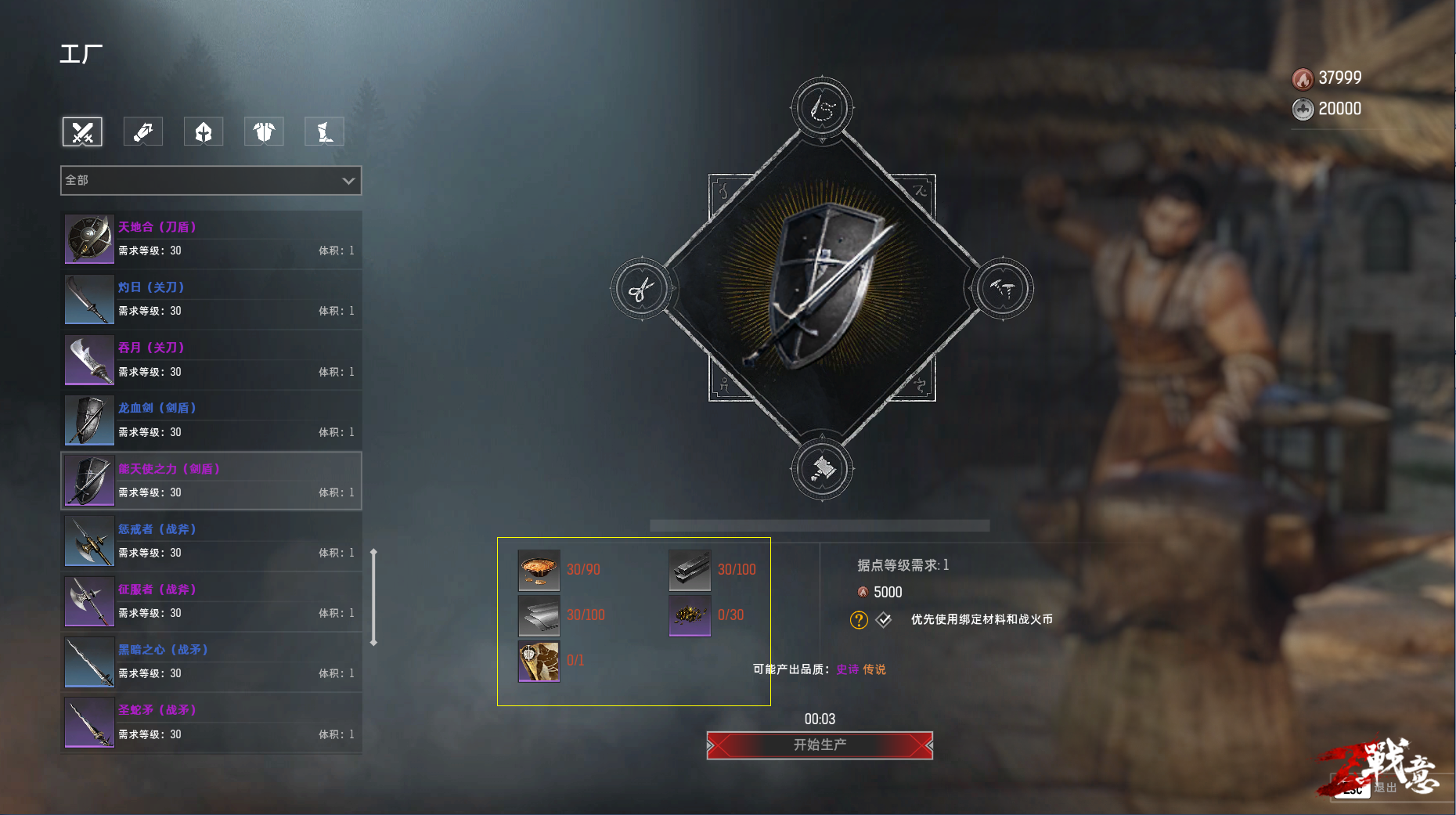The width and height of the screenshot is (1456, 815).
Task: Exit the factory via 退出 button
Action: 1384,788
